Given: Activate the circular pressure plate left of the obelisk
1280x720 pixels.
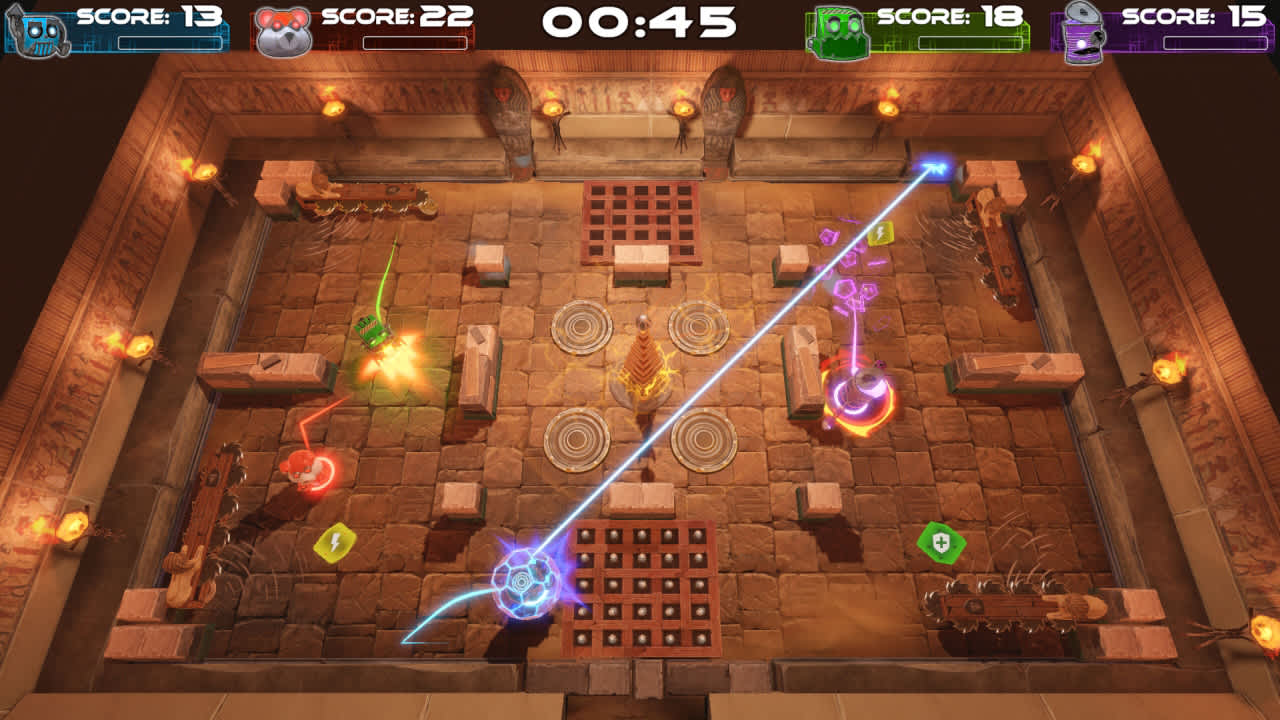Looking at the screenshot, I should coord(580,330).
